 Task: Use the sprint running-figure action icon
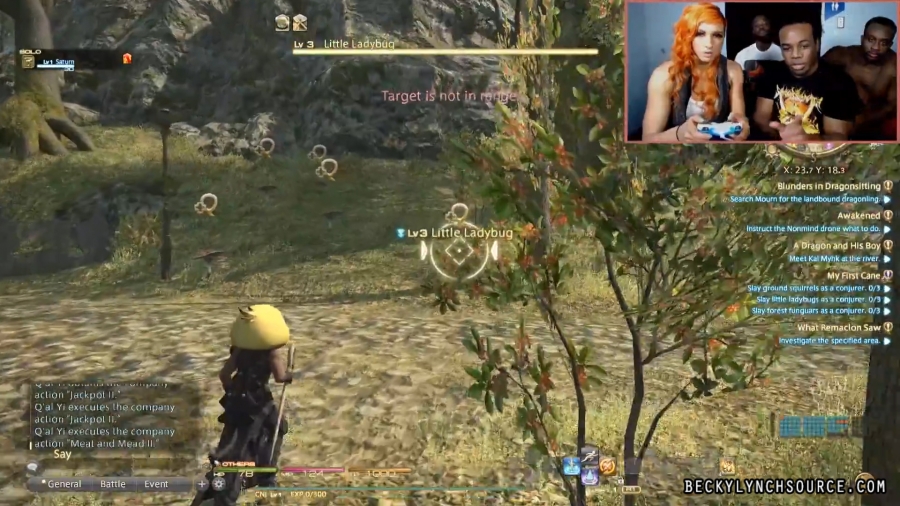click(589, 455)
